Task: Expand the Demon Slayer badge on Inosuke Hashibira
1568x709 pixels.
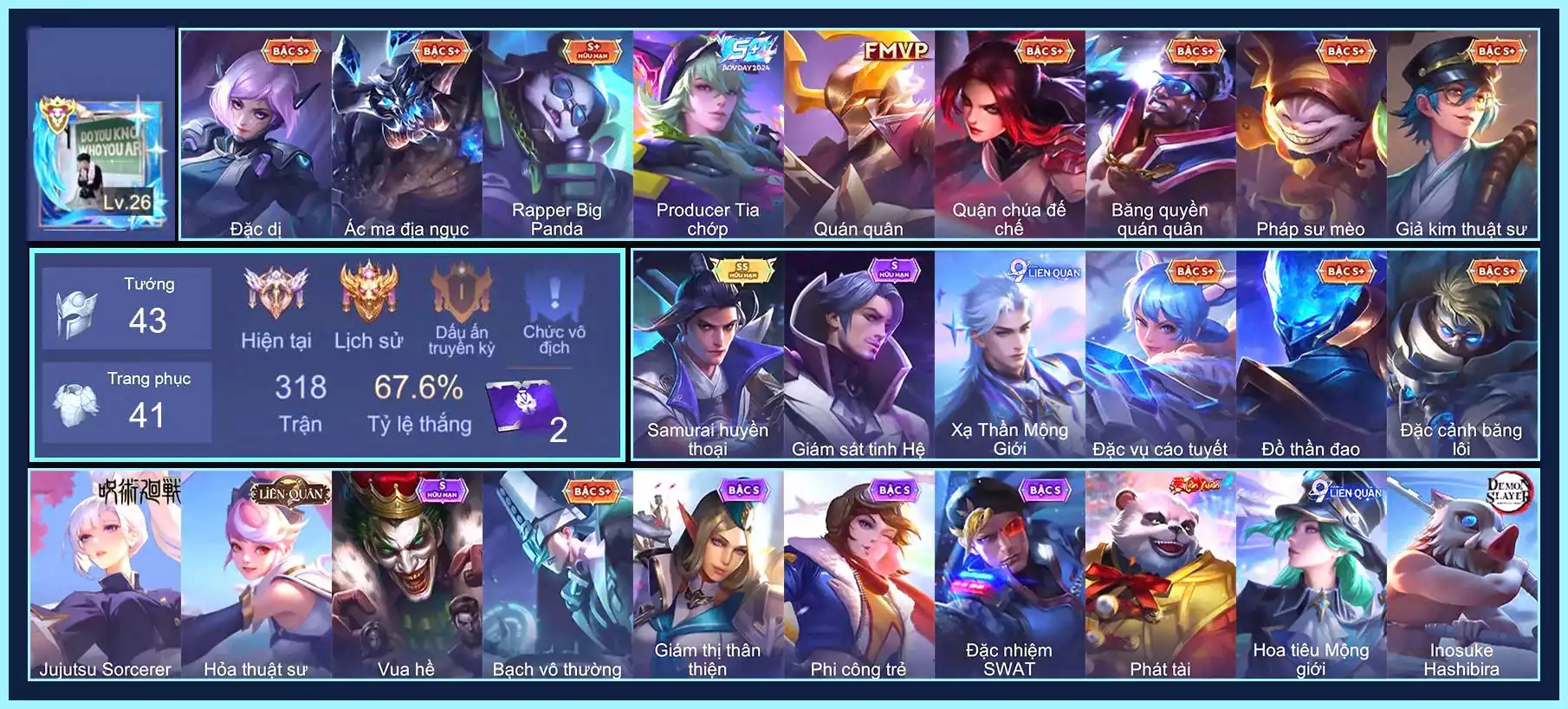Action: pyautogui.click(x=1509, y=491)
